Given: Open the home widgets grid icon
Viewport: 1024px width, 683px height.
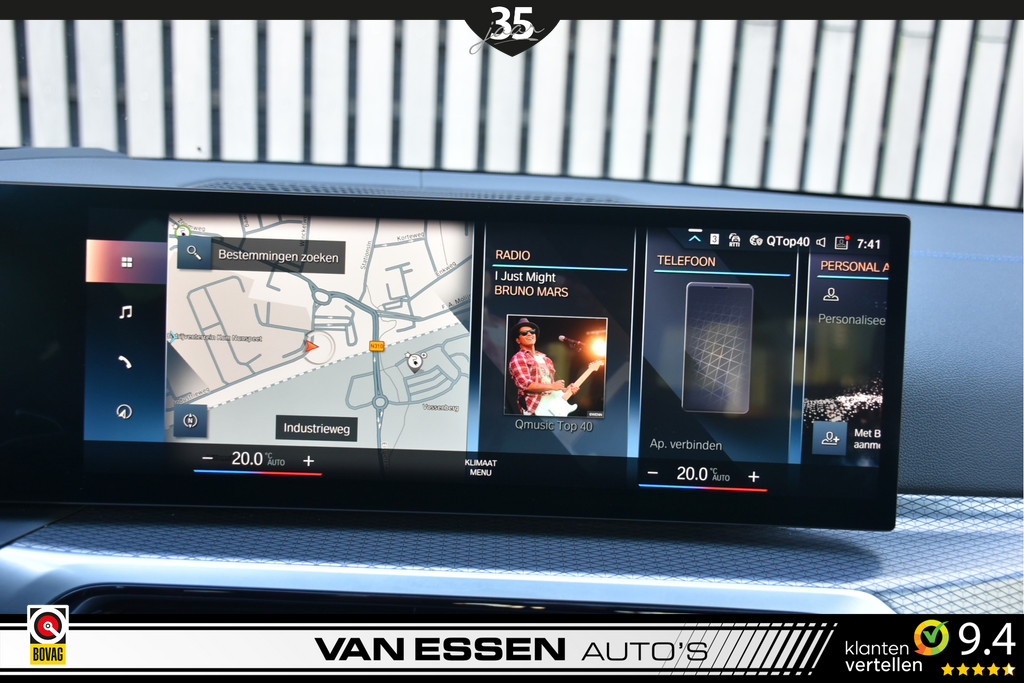Looking at the screenshot, I should click(126, 262).
